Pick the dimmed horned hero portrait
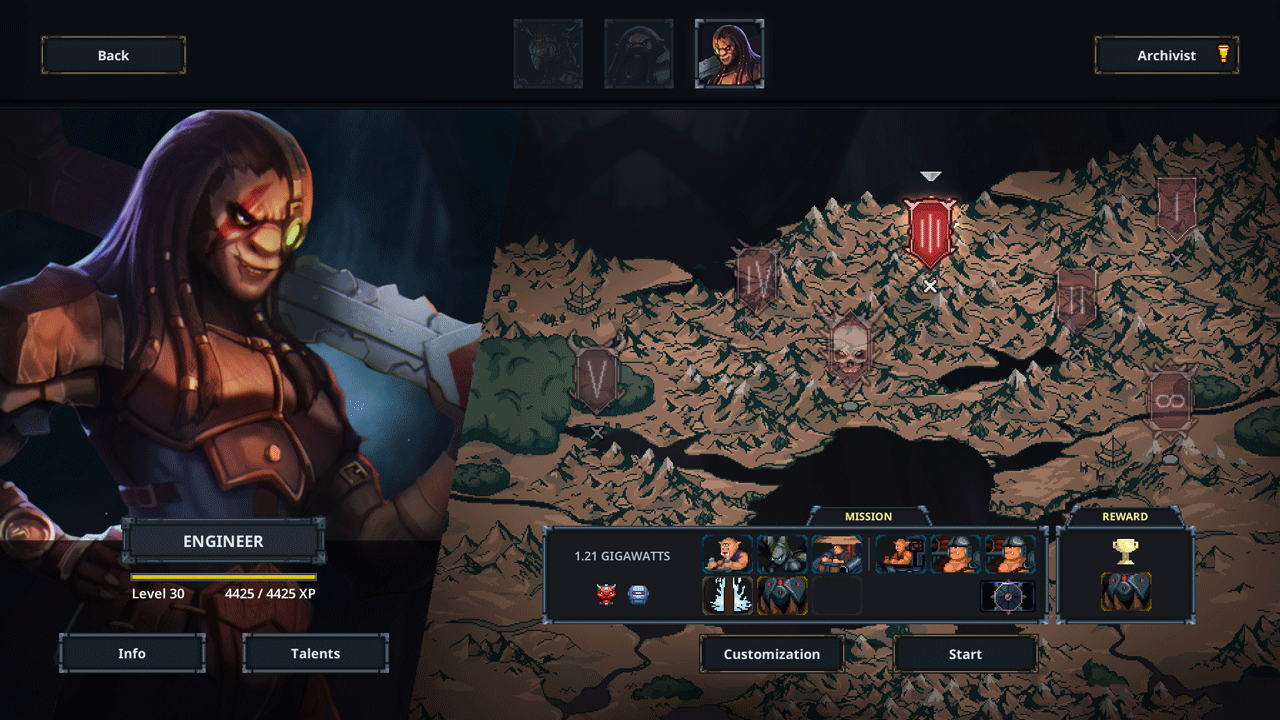This screenshot has height=720, width=1280. [548, 54]
